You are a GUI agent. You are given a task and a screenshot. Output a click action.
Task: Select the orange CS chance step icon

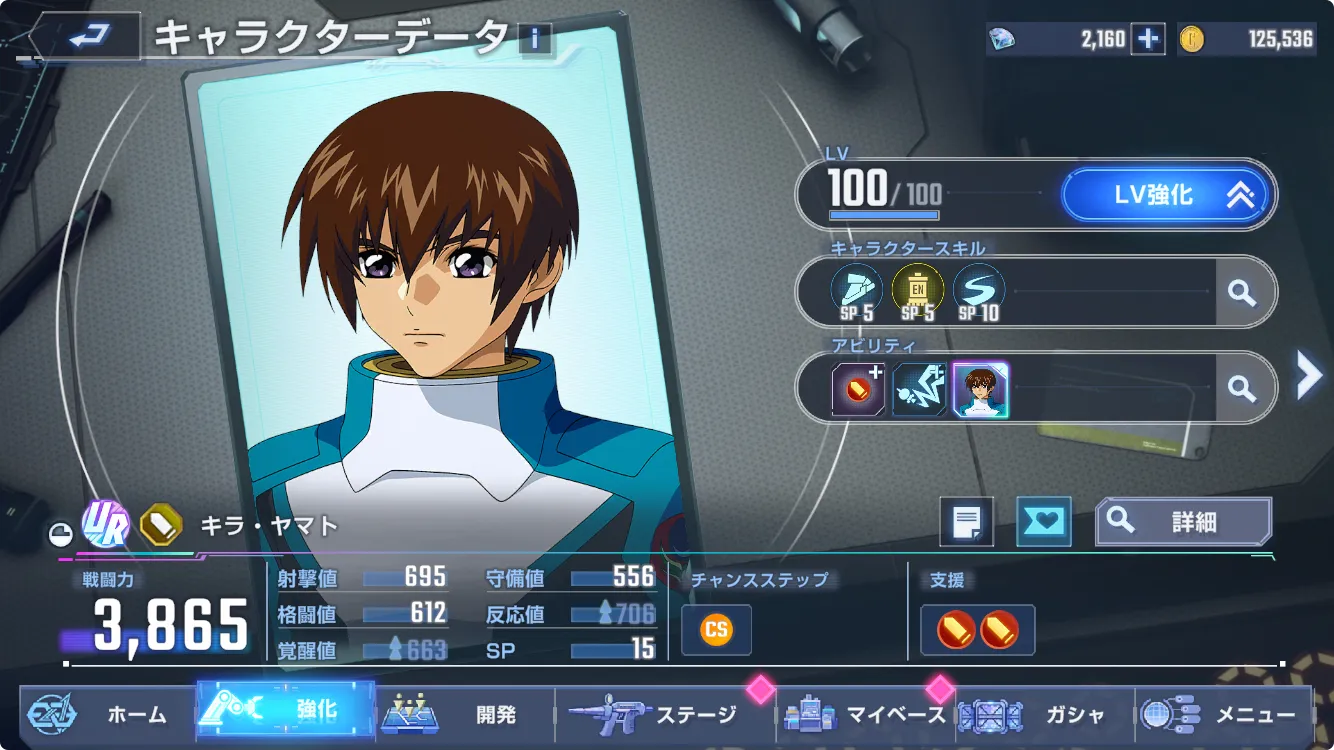tap(716, 629)
